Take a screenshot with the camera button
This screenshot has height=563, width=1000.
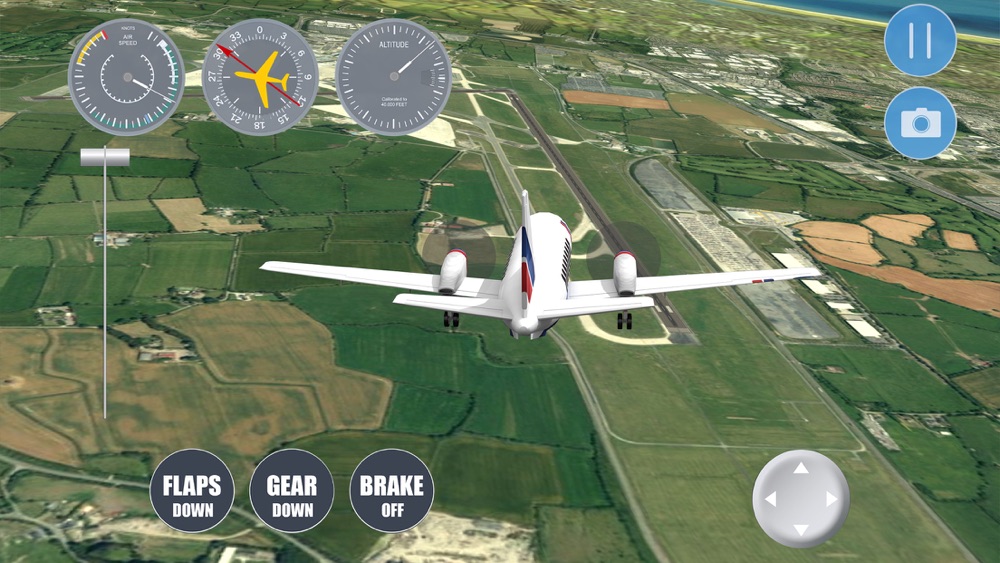click(920, 122)
